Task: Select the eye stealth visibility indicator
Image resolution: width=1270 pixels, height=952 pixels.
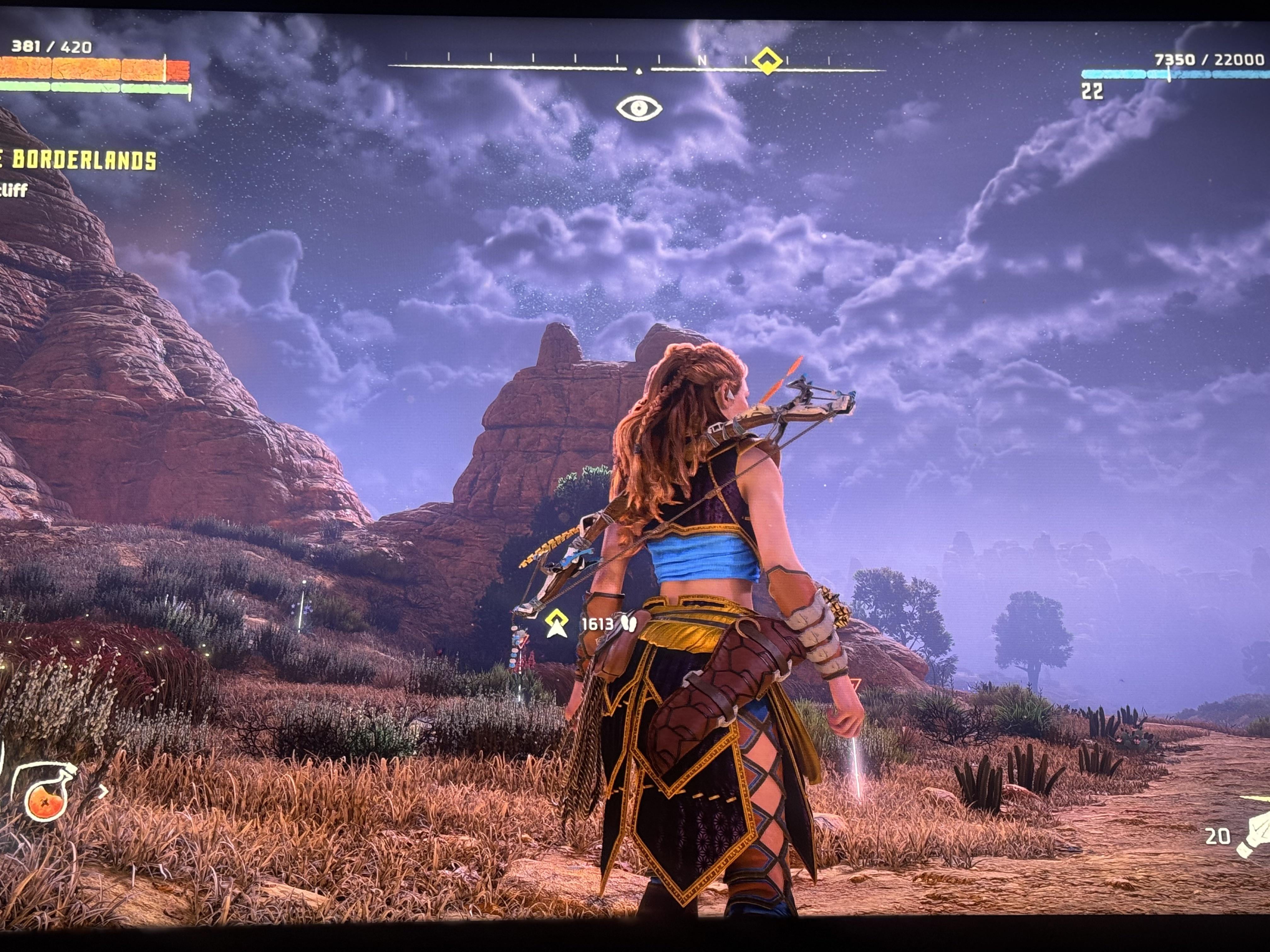Action: (639, 108)
